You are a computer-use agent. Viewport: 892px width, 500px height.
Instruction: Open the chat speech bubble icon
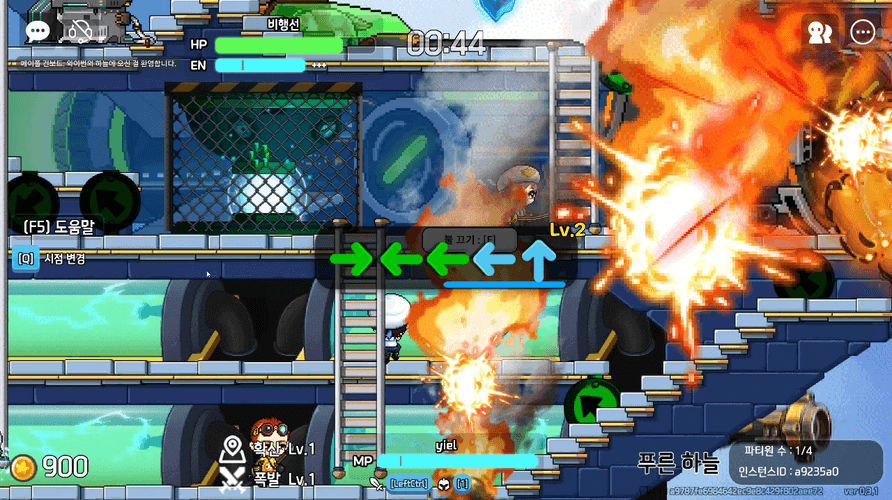coord(37,31)
